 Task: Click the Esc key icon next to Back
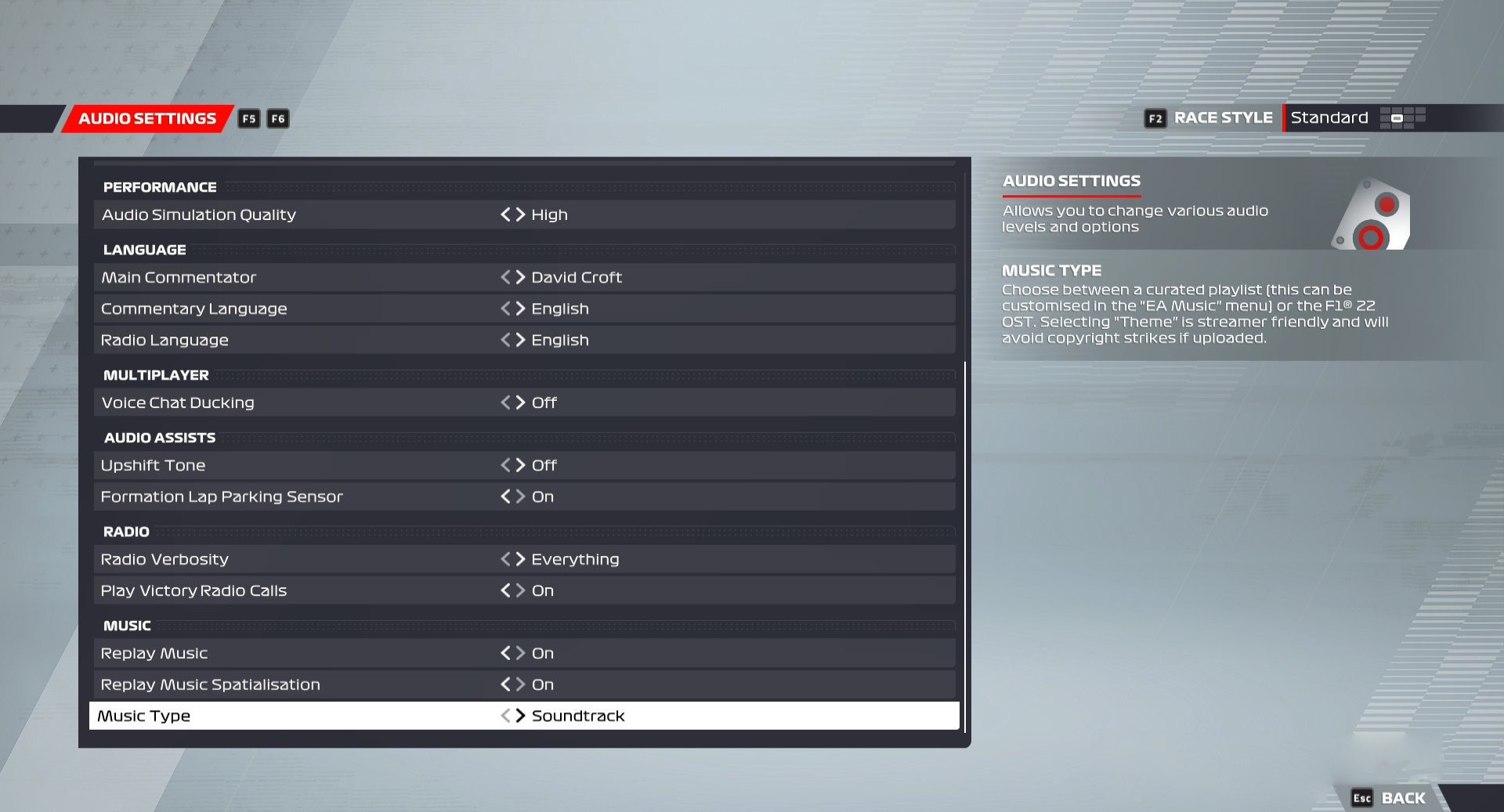pos(1363,797)
